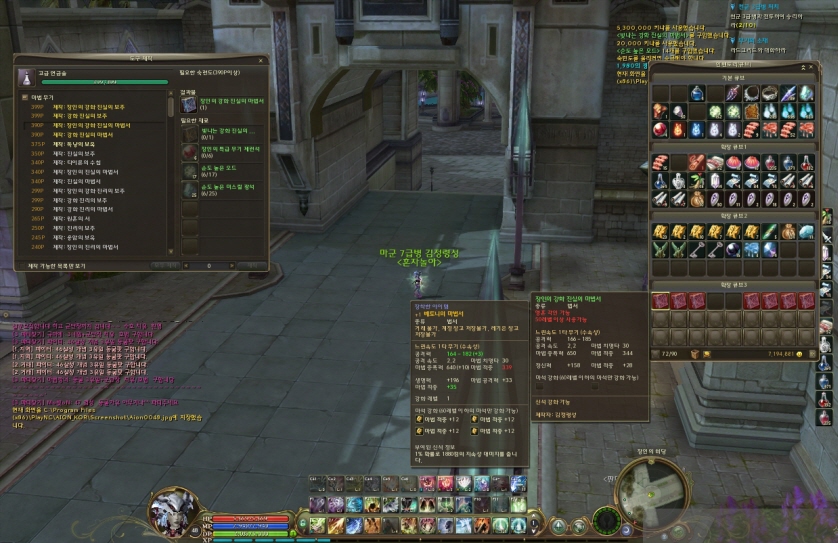Viewport: 838px width, 543px height.
Task: Collapse the magic weapon recipe category
Action: (24, 97)
